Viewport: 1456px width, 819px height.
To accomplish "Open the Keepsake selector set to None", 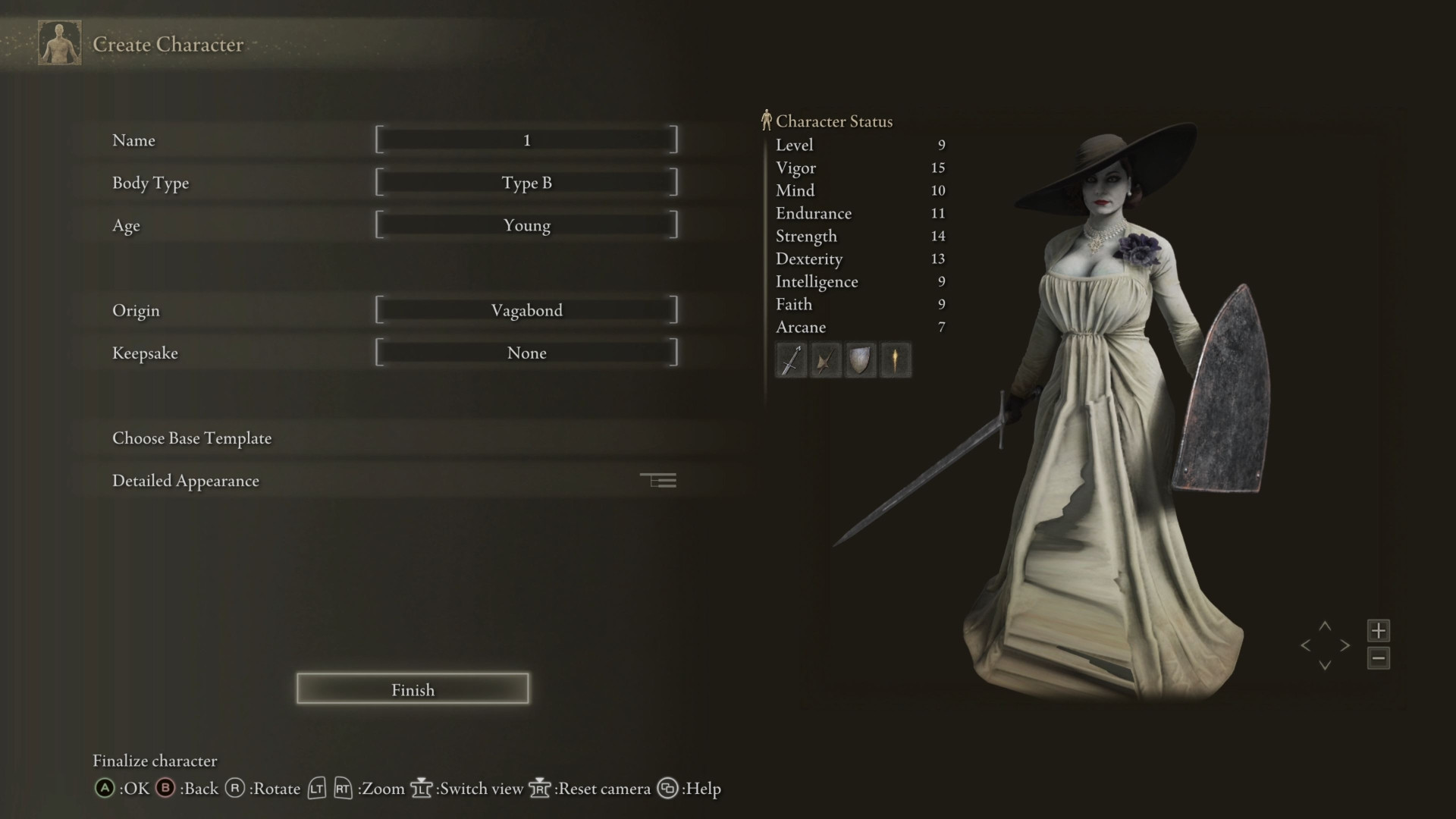I will click(x=526, y=352).
